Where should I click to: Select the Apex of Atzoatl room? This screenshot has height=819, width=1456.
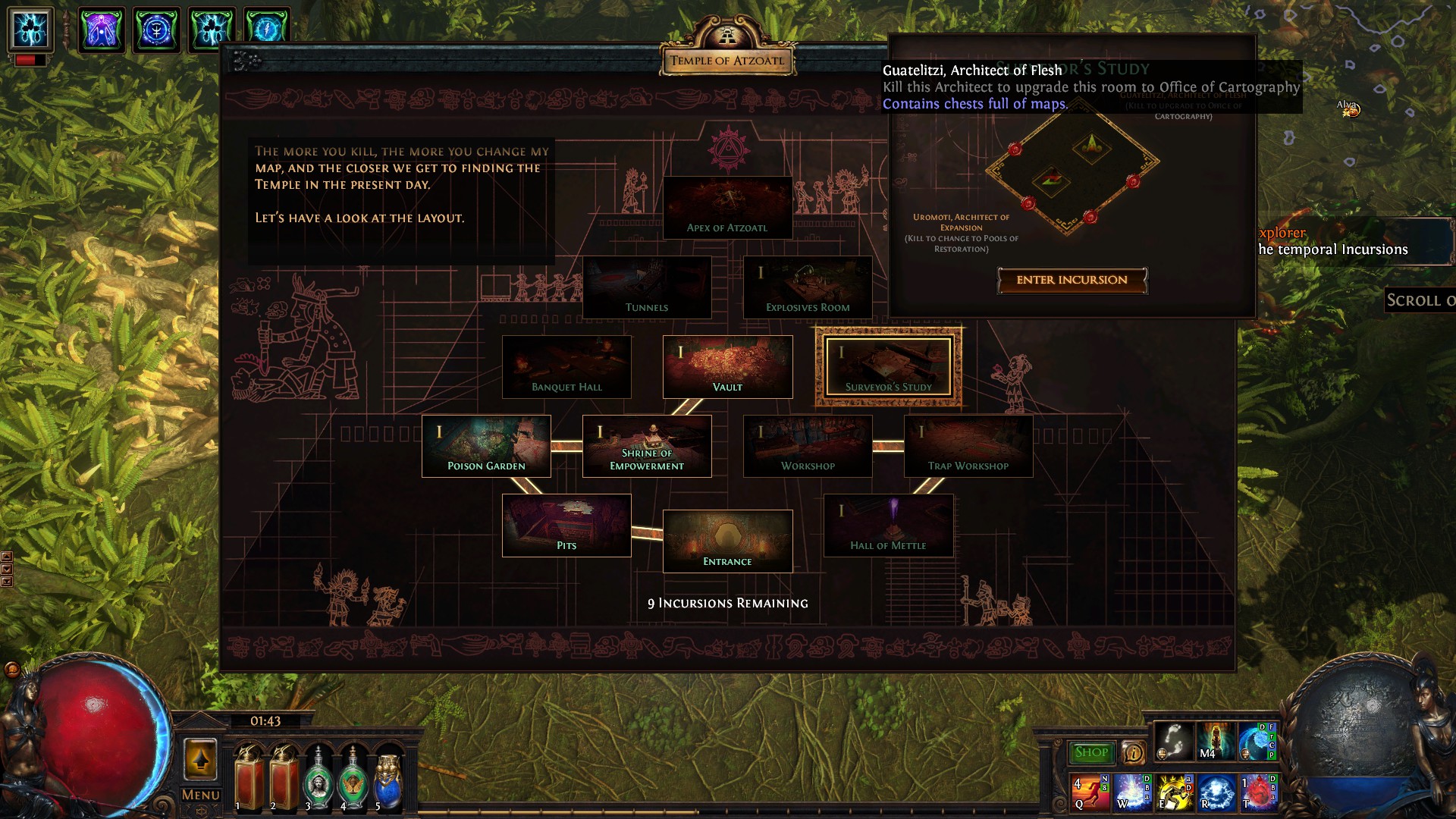(727, 208)
